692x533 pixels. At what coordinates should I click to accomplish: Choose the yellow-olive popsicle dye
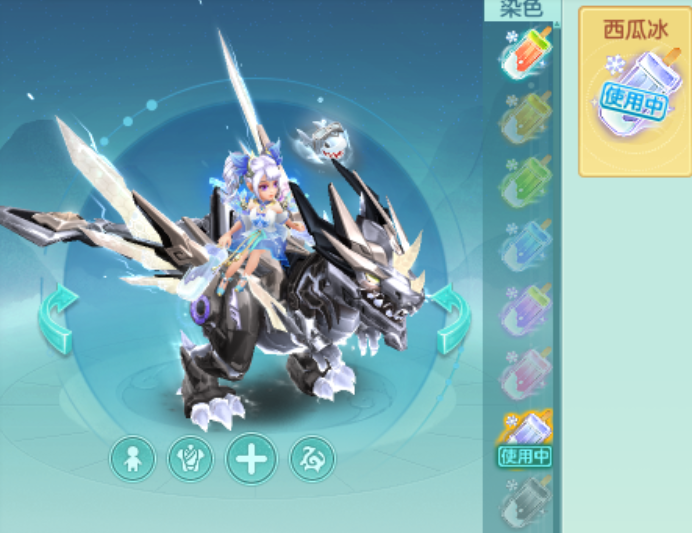click(525, 119)
